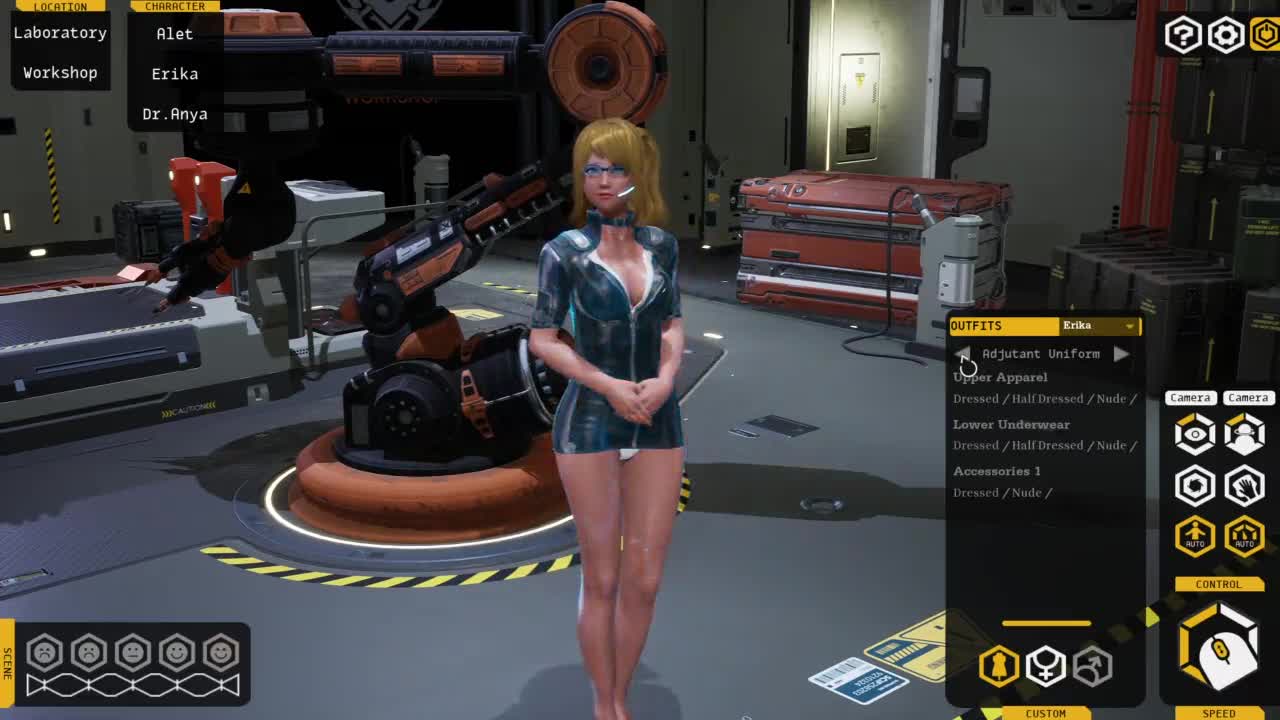Open settings via the gear icon

click(1225, 35)
